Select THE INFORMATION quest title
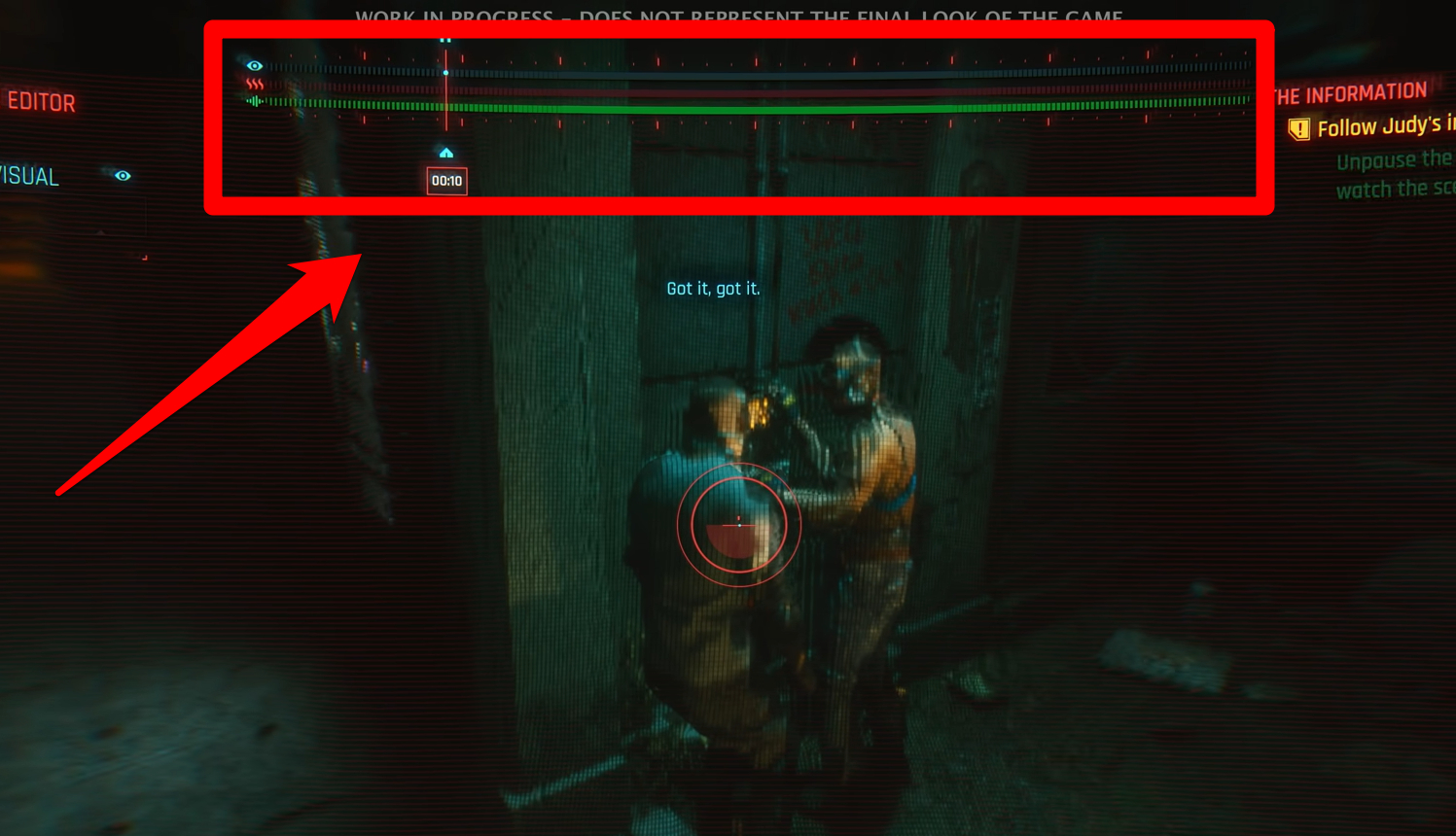 (x=1357, y=92)
